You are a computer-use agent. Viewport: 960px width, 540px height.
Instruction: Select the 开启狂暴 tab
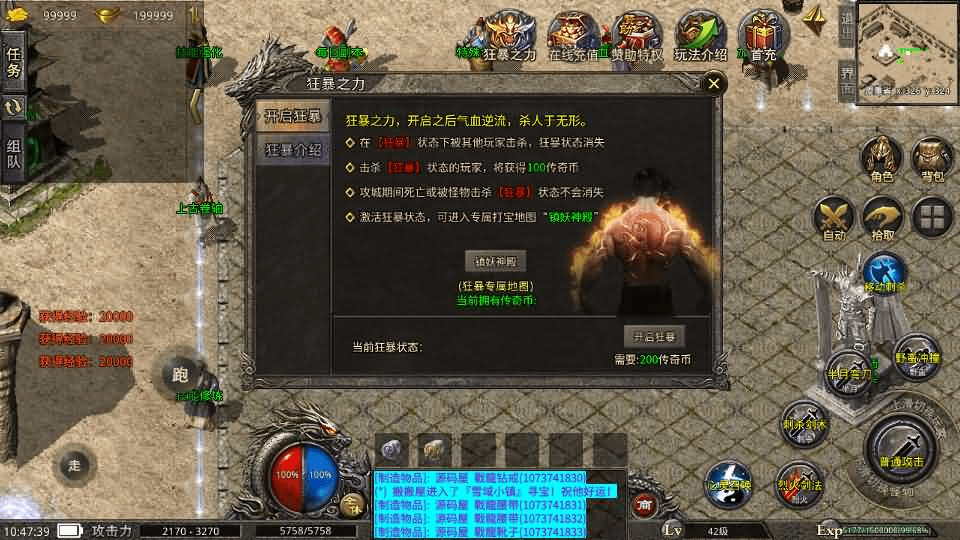coord(292,116)
